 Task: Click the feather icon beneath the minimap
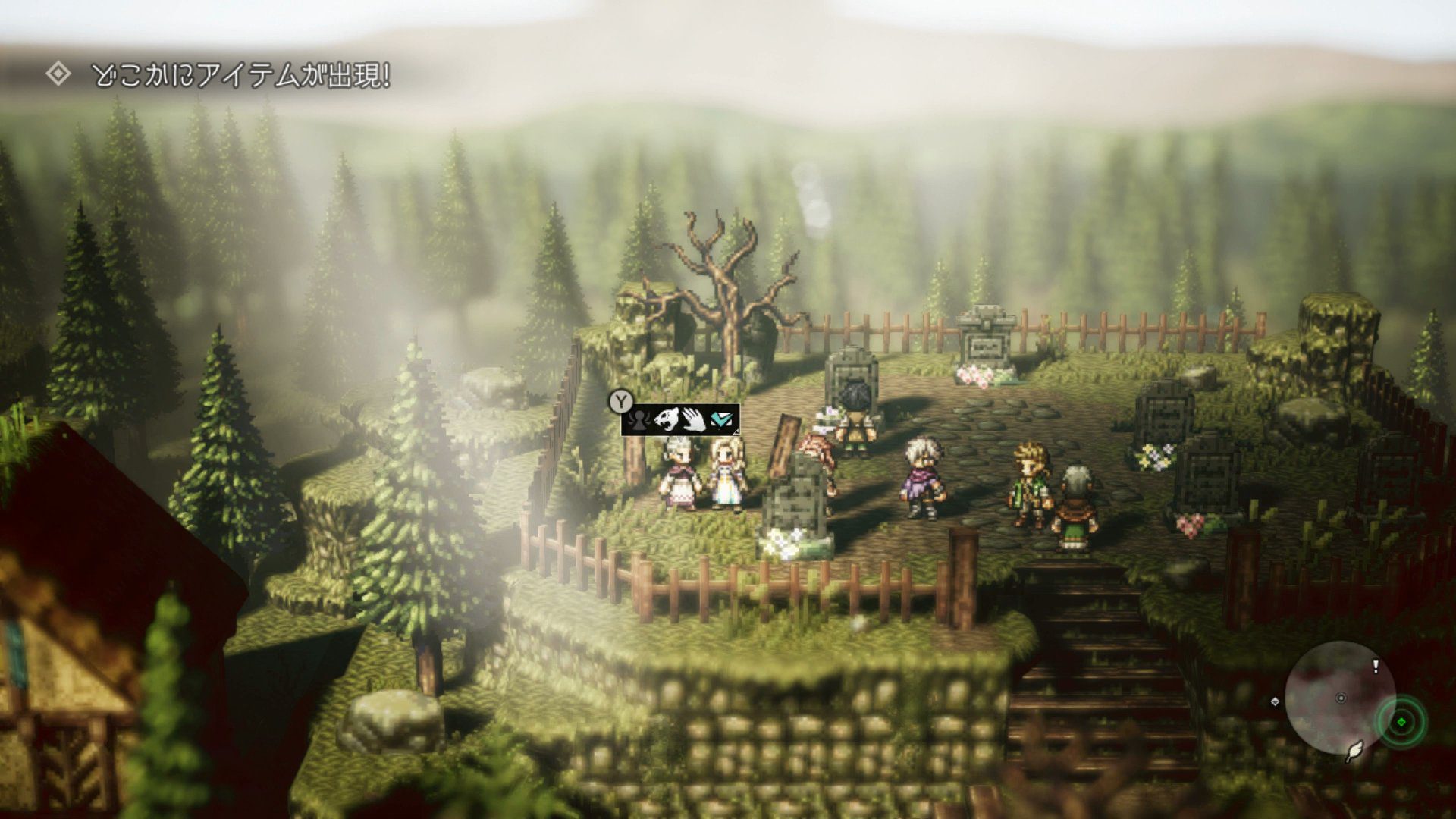coord(1354,752)
